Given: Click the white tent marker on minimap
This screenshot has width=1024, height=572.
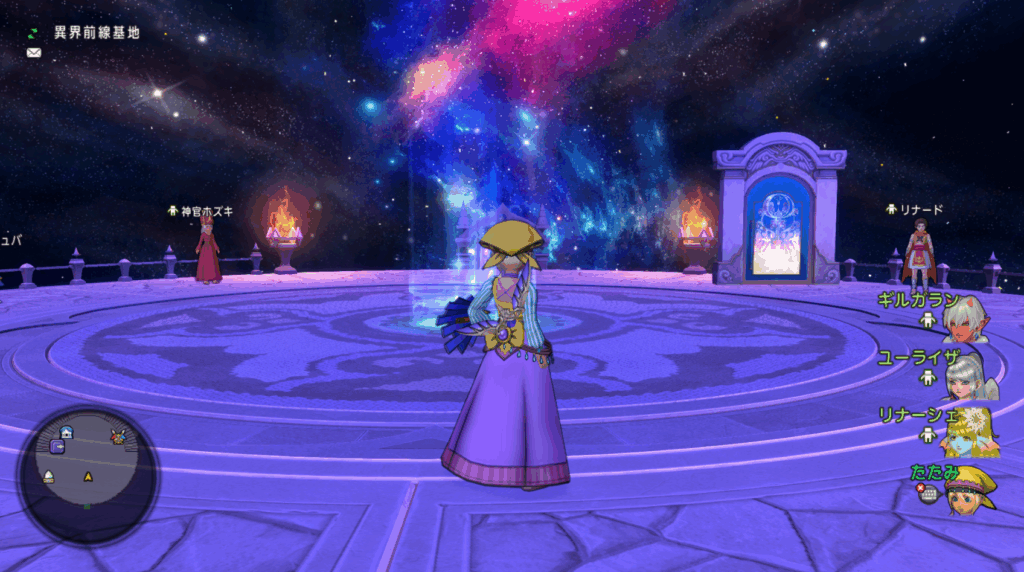Looking at the screenshot, I should [48, 477].
